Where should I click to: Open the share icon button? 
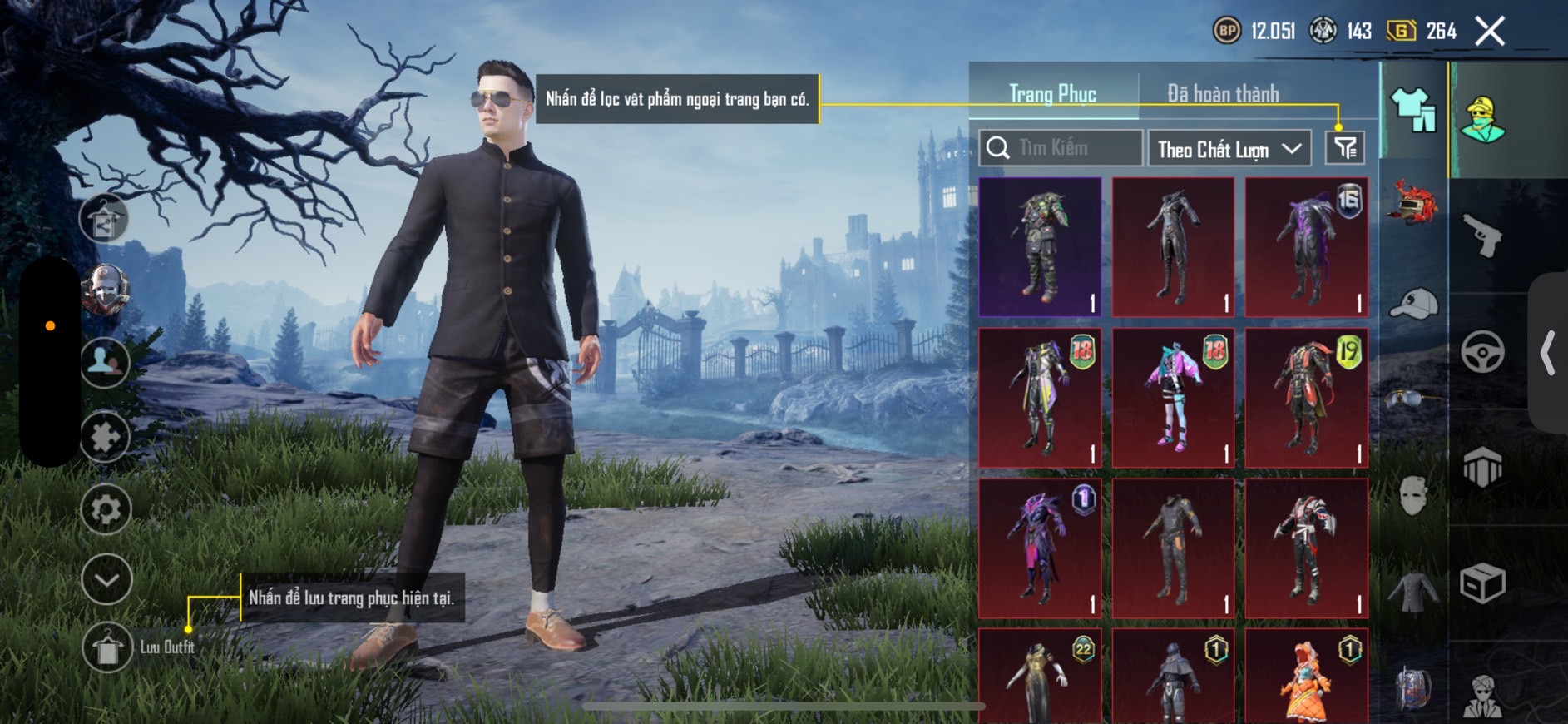[x=104, y=221]
